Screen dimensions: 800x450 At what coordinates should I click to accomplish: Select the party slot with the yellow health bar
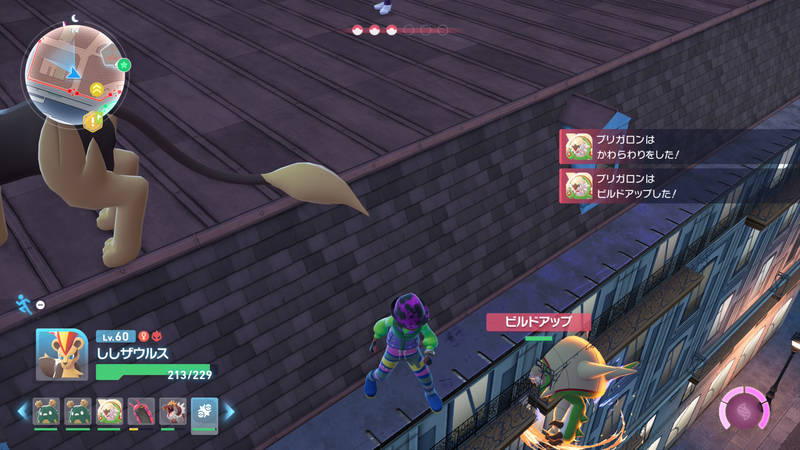tap(139, 410)
